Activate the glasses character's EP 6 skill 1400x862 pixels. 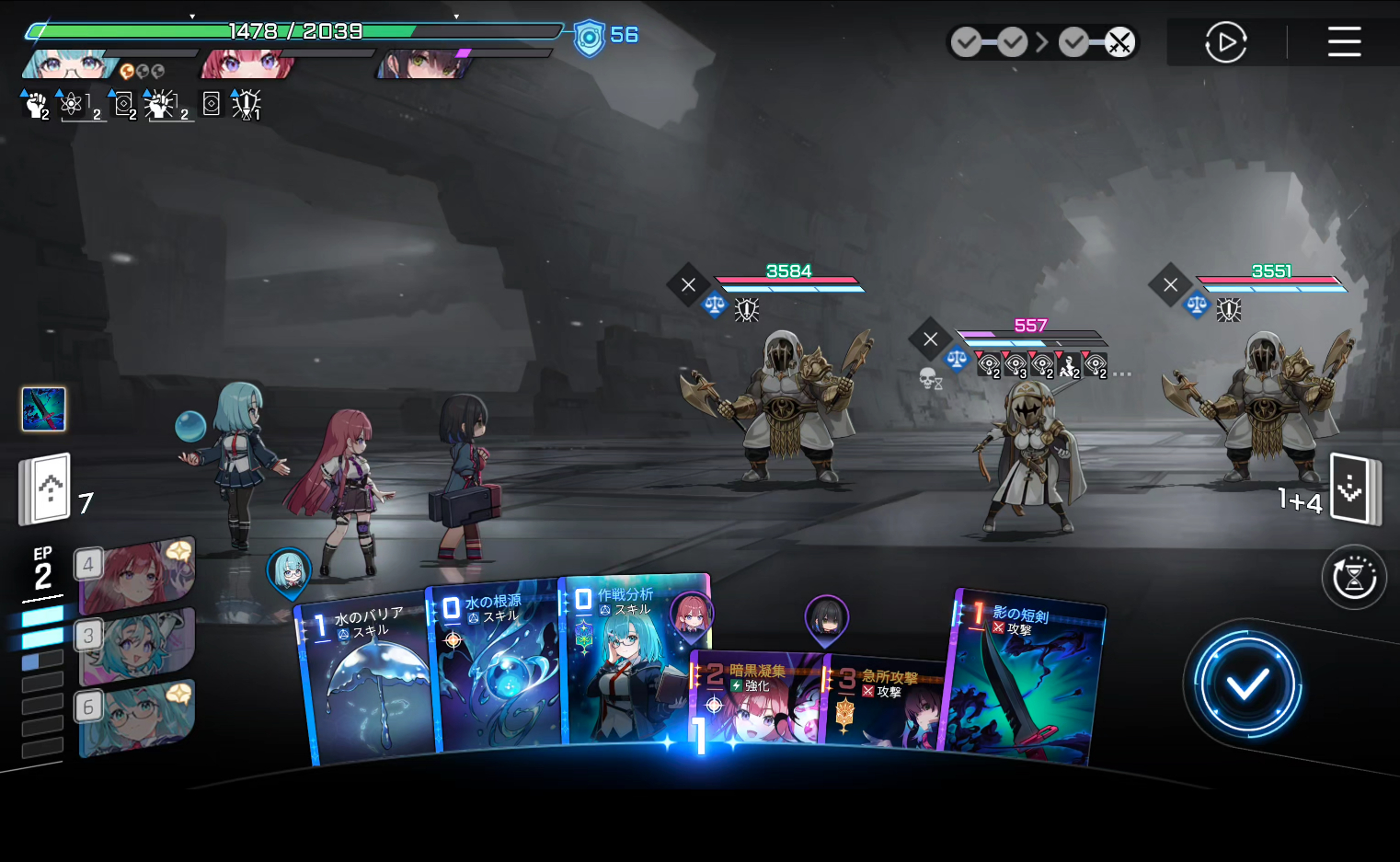138,718
